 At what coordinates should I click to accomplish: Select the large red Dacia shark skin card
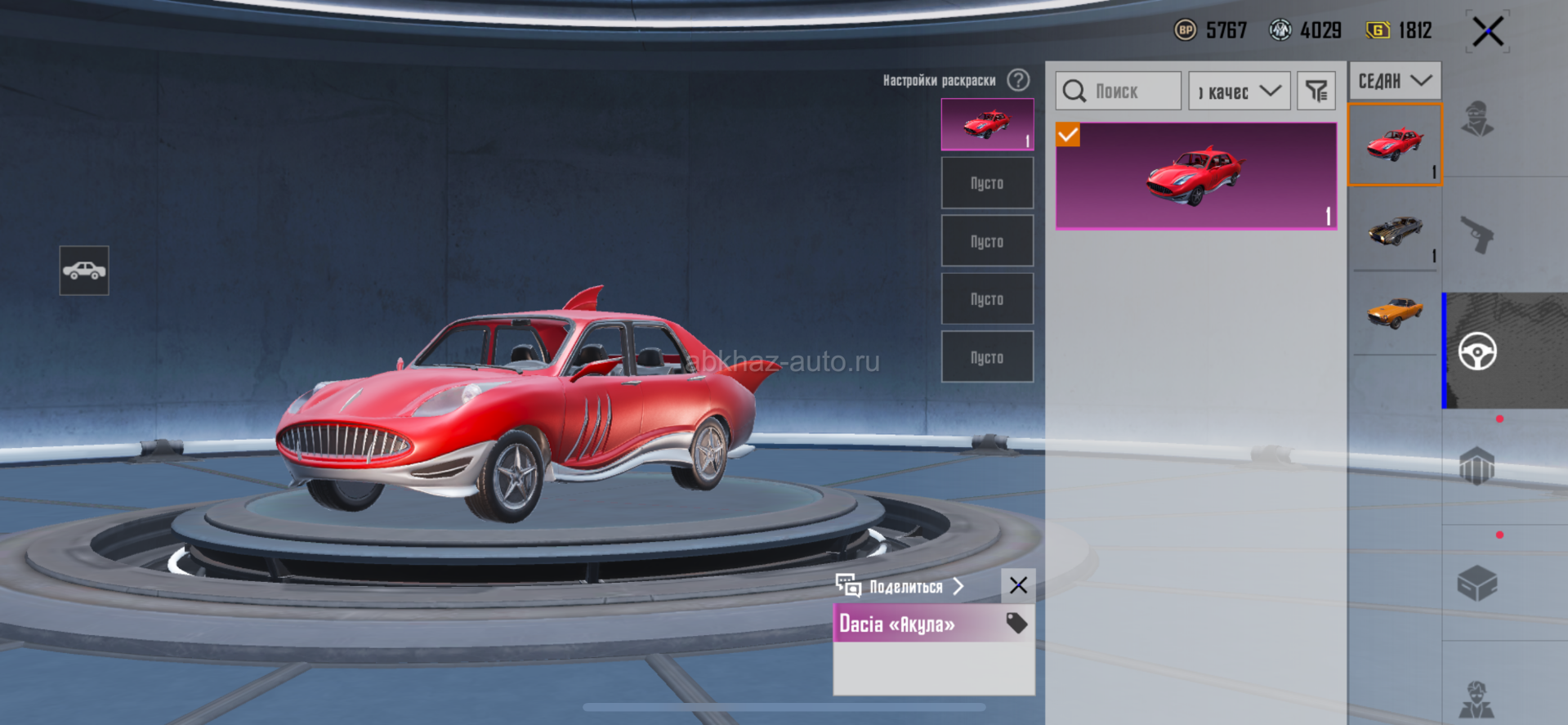click(1196, 176)
